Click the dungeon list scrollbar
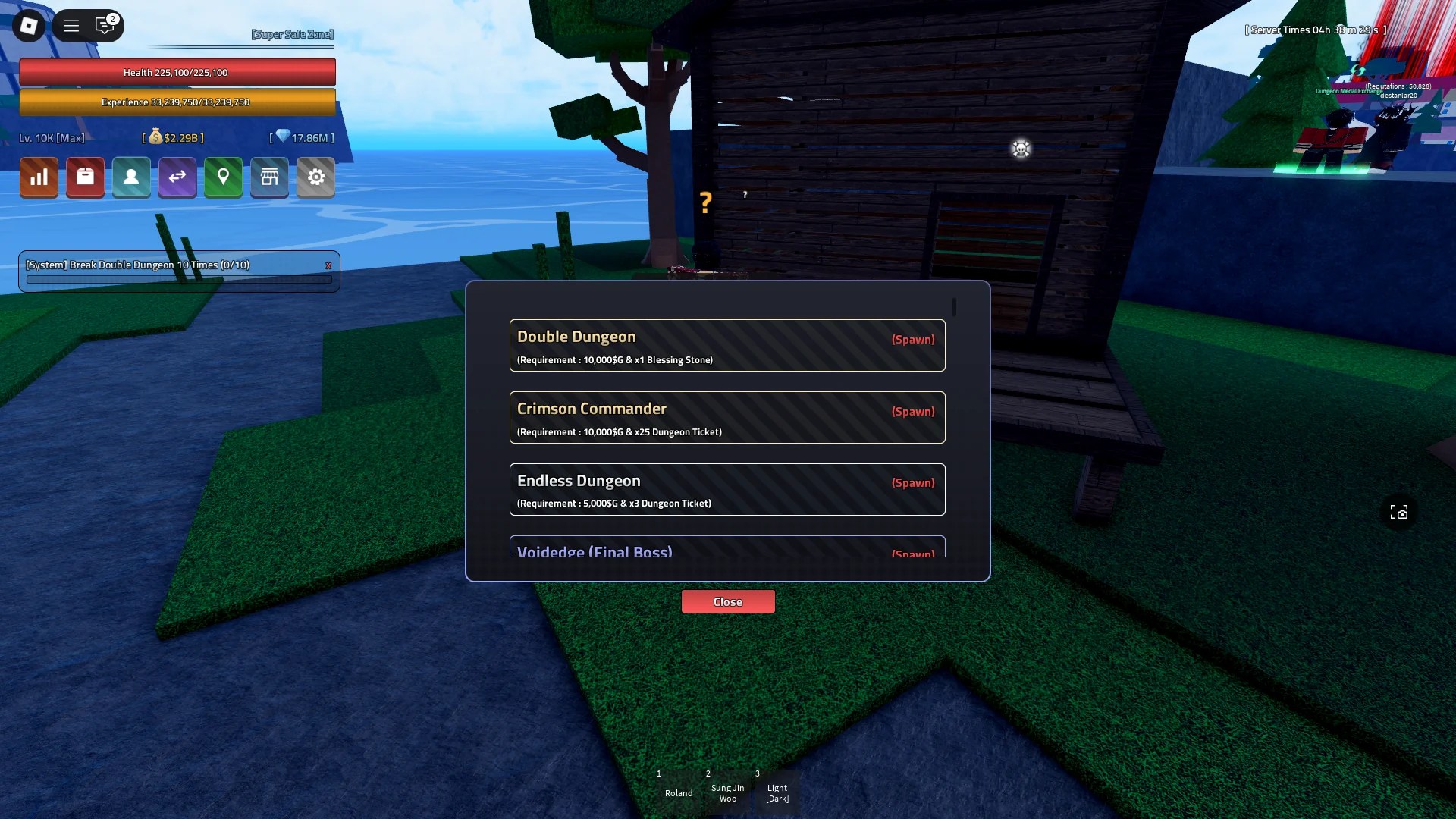This screenshot has height=819, width=1456. click(953, 307)
